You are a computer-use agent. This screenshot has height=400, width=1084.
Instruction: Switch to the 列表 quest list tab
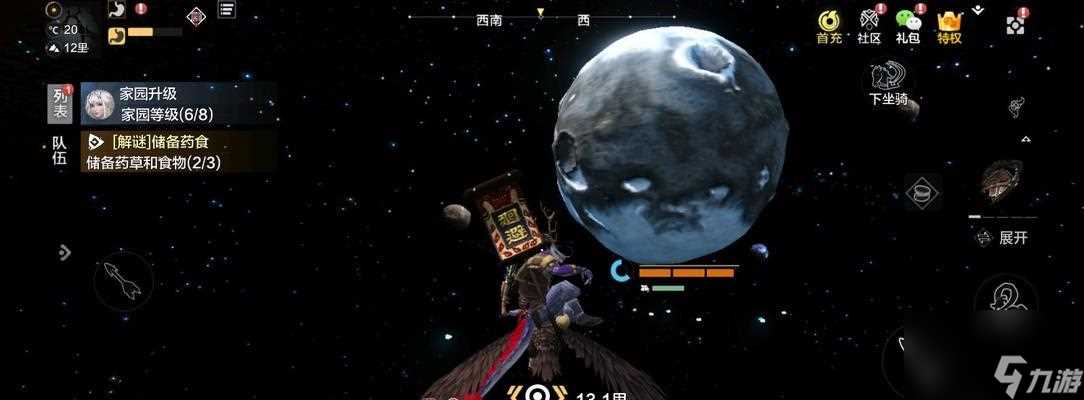[x=61, y=100]
